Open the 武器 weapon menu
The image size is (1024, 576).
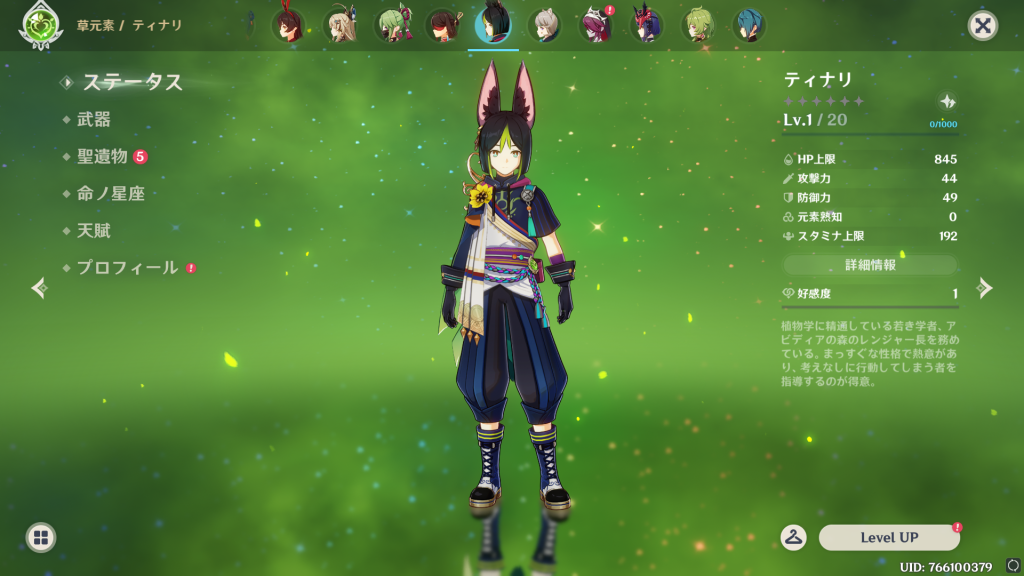point(94,119)
